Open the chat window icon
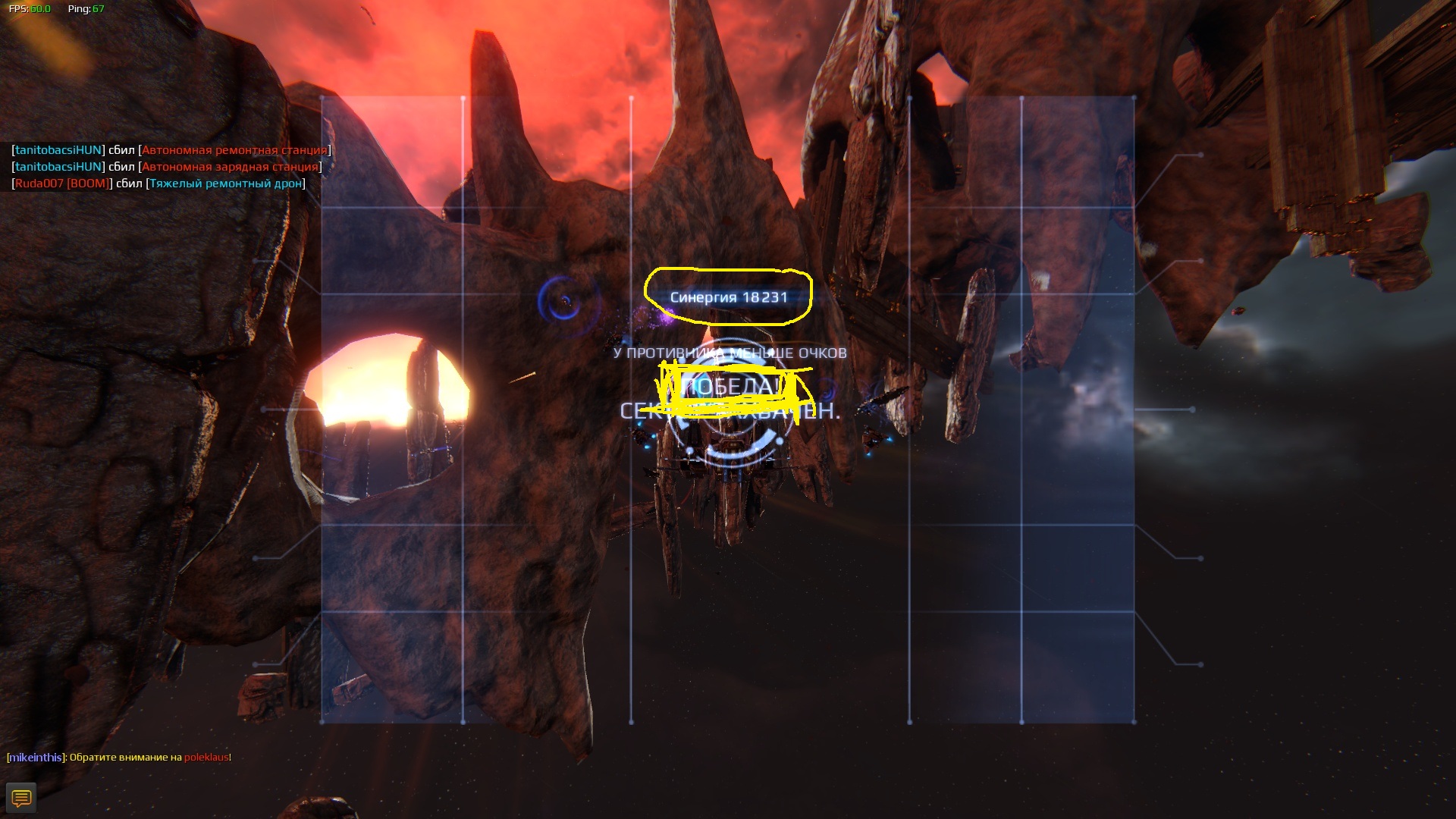Viewport: 1456px width, 819px height. (21, 798)
